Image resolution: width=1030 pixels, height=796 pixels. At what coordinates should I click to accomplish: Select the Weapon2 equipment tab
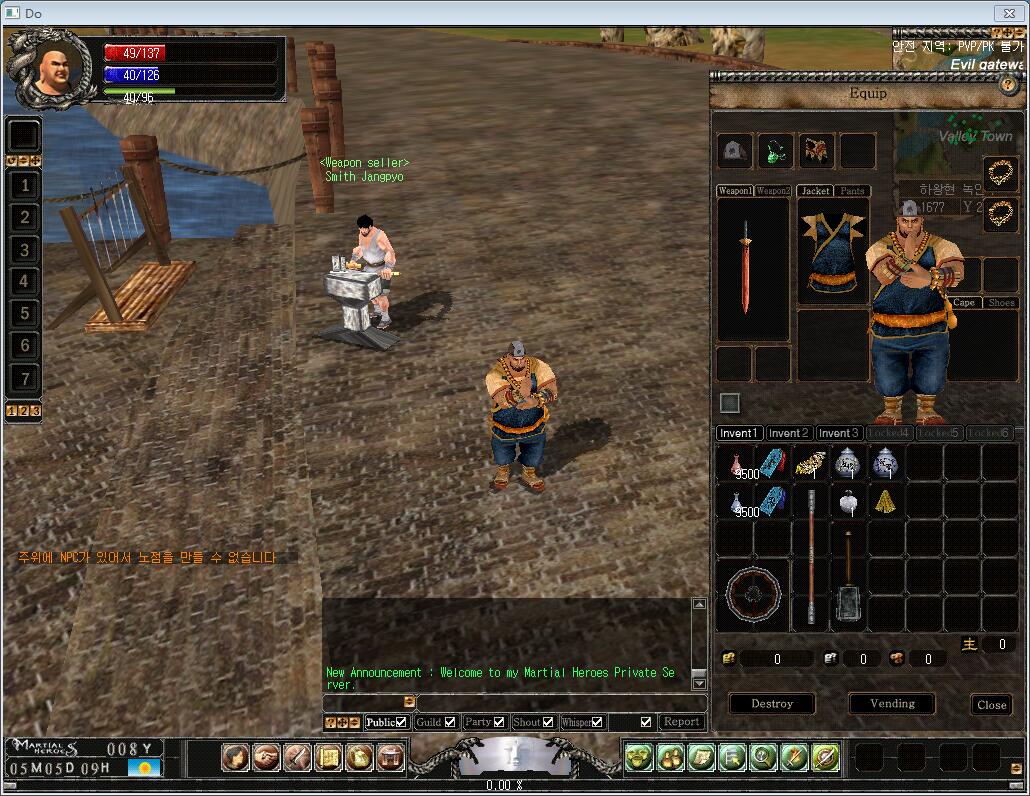click(773, 191)
